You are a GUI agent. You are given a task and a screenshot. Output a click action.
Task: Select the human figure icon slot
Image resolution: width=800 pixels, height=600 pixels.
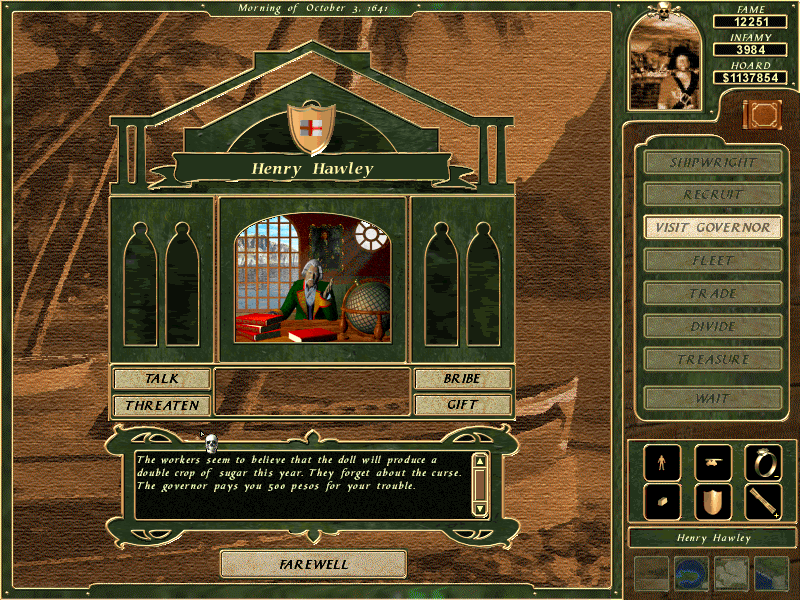click(x=663, y=462)
